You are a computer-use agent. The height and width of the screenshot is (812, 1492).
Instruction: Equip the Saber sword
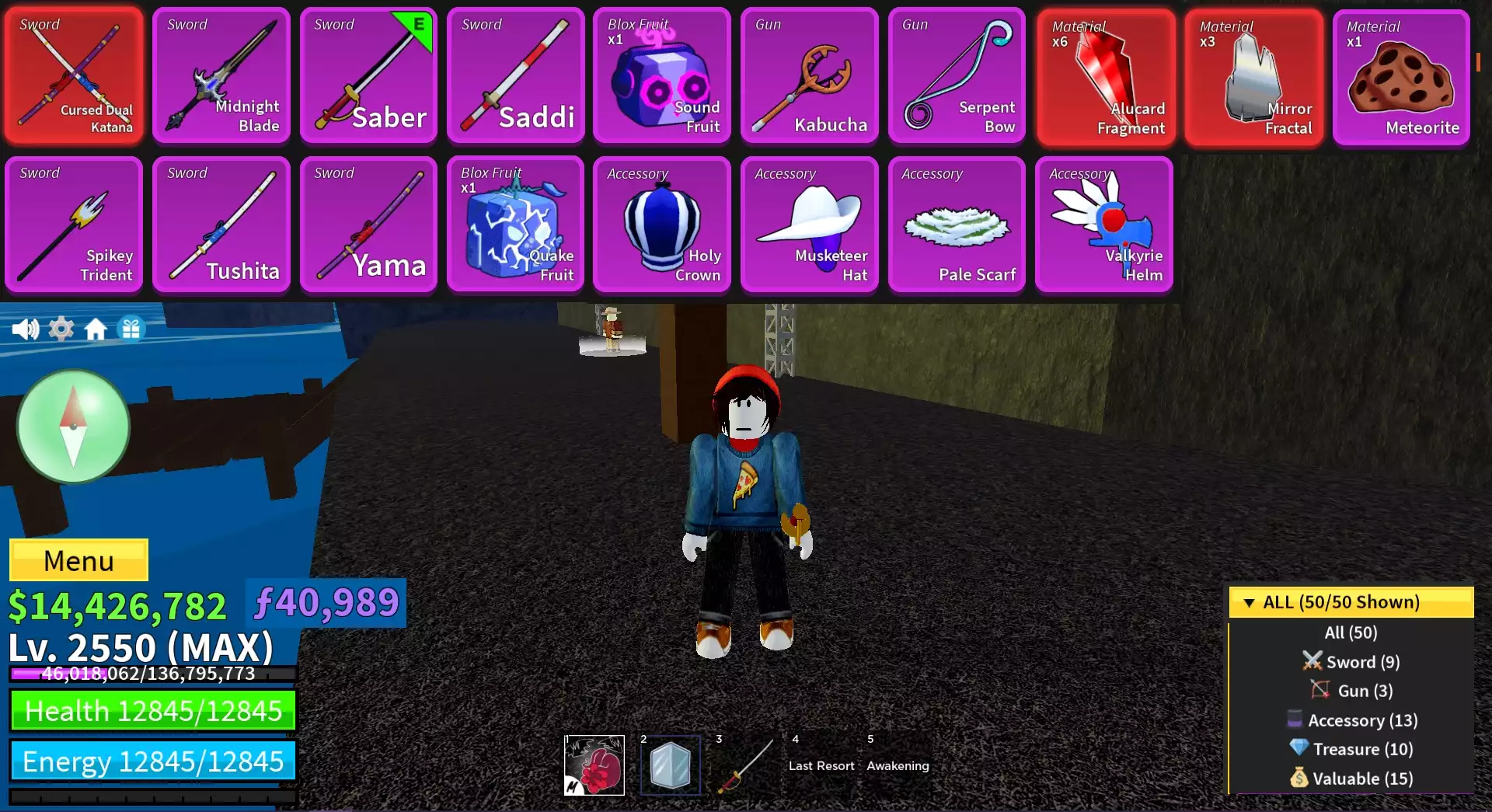pyautogui.click(x=368, y=74)
